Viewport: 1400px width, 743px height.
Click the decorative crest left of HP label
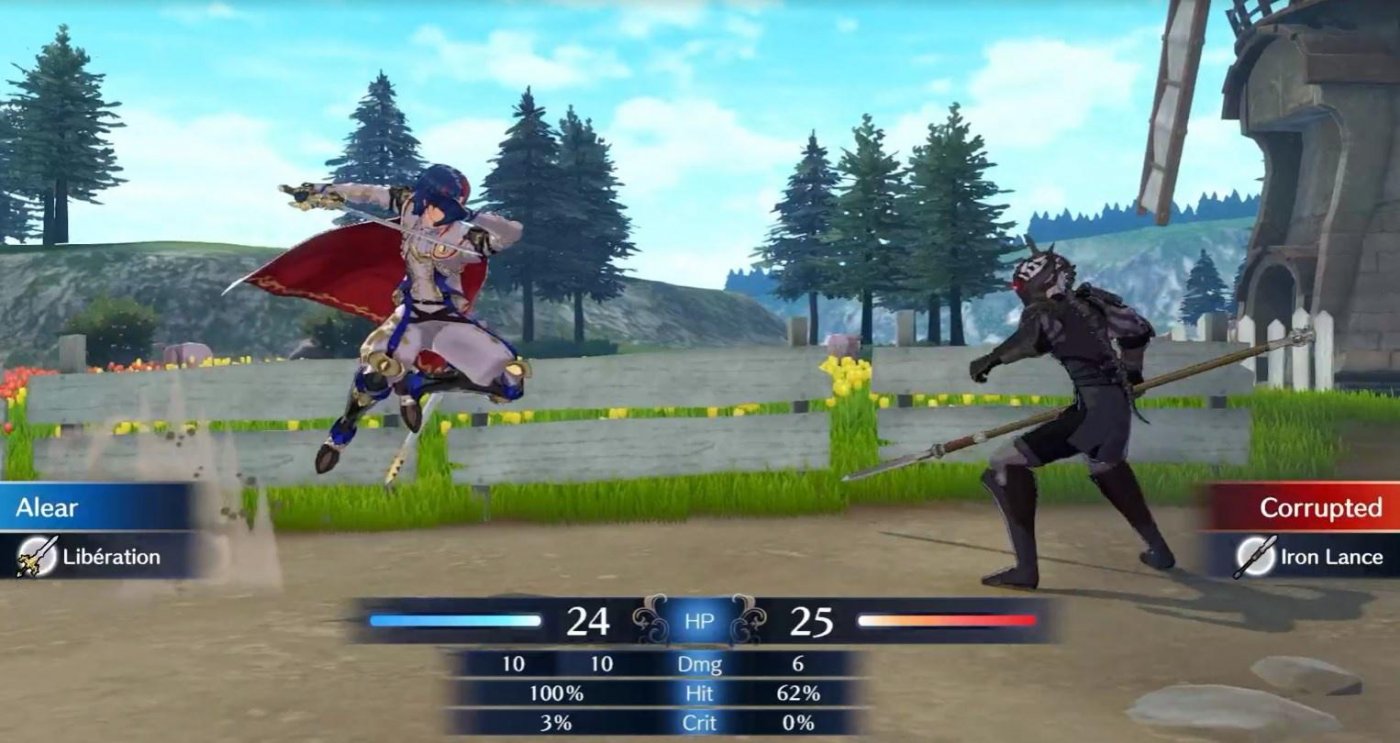648,622
